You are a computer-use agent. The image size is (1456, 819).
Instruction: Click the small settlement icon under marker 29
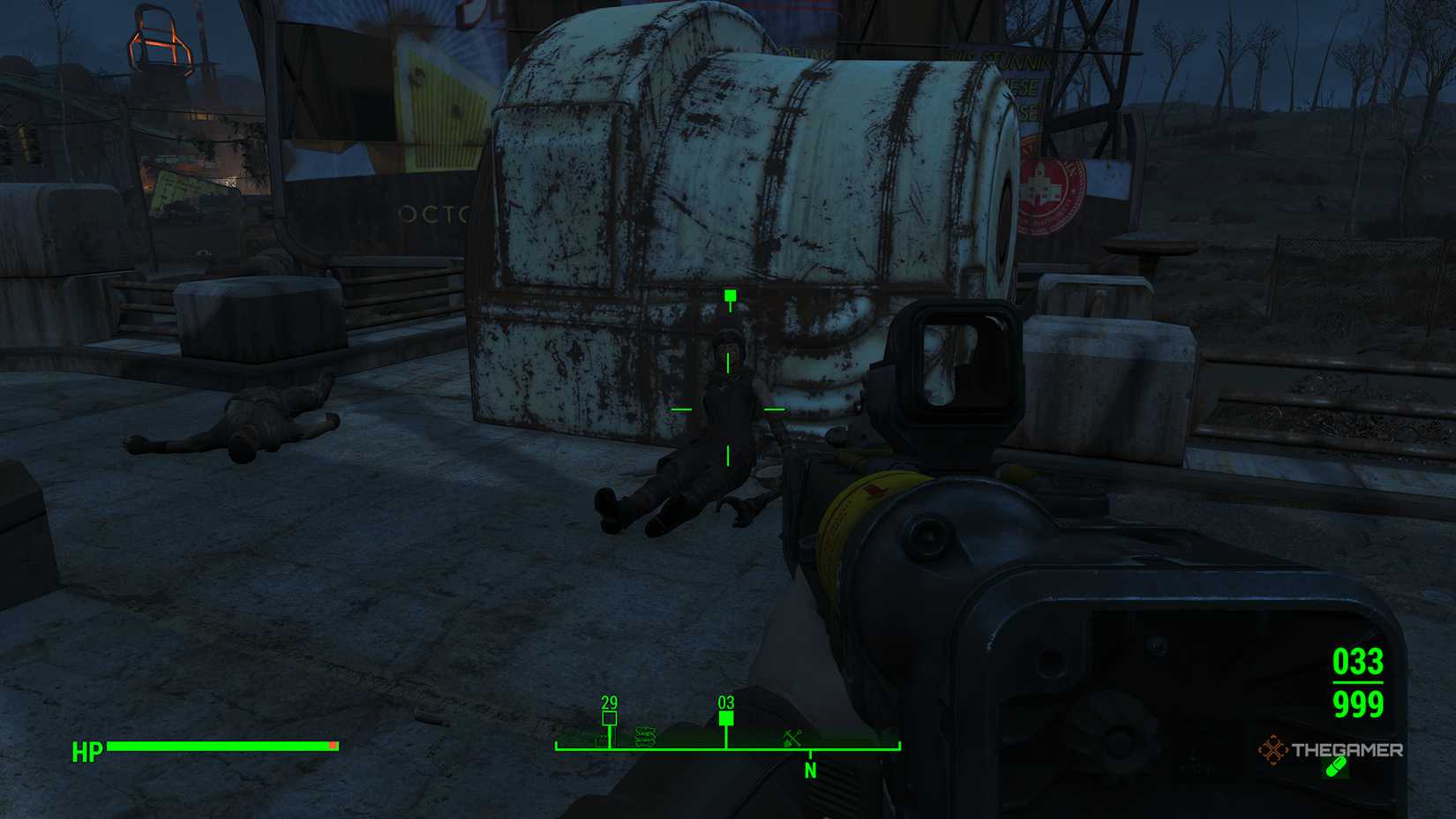pyautogui.click(x=603, y=740)
